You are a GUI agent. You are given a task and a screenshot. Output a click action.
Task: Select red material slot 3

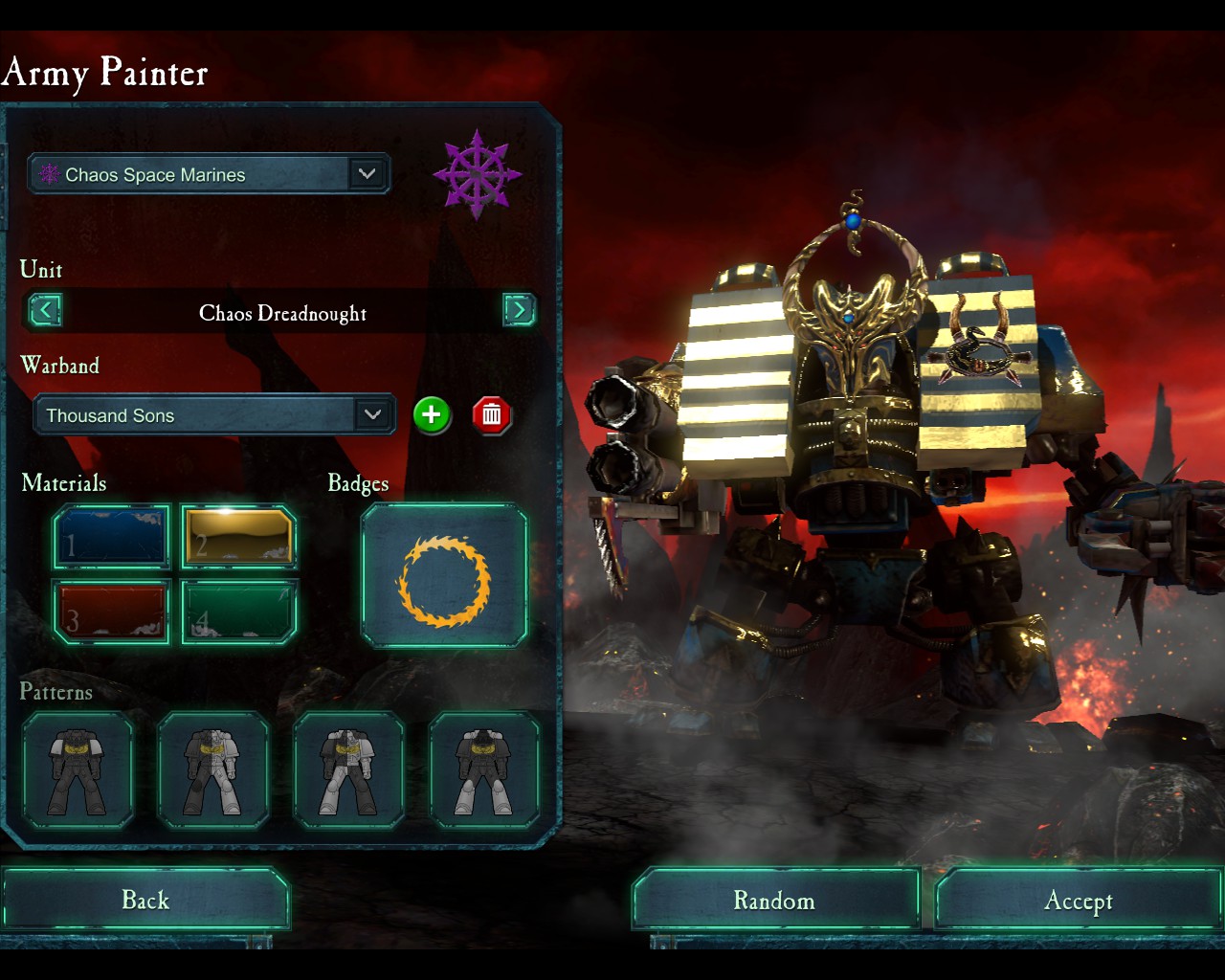(112, 612)
